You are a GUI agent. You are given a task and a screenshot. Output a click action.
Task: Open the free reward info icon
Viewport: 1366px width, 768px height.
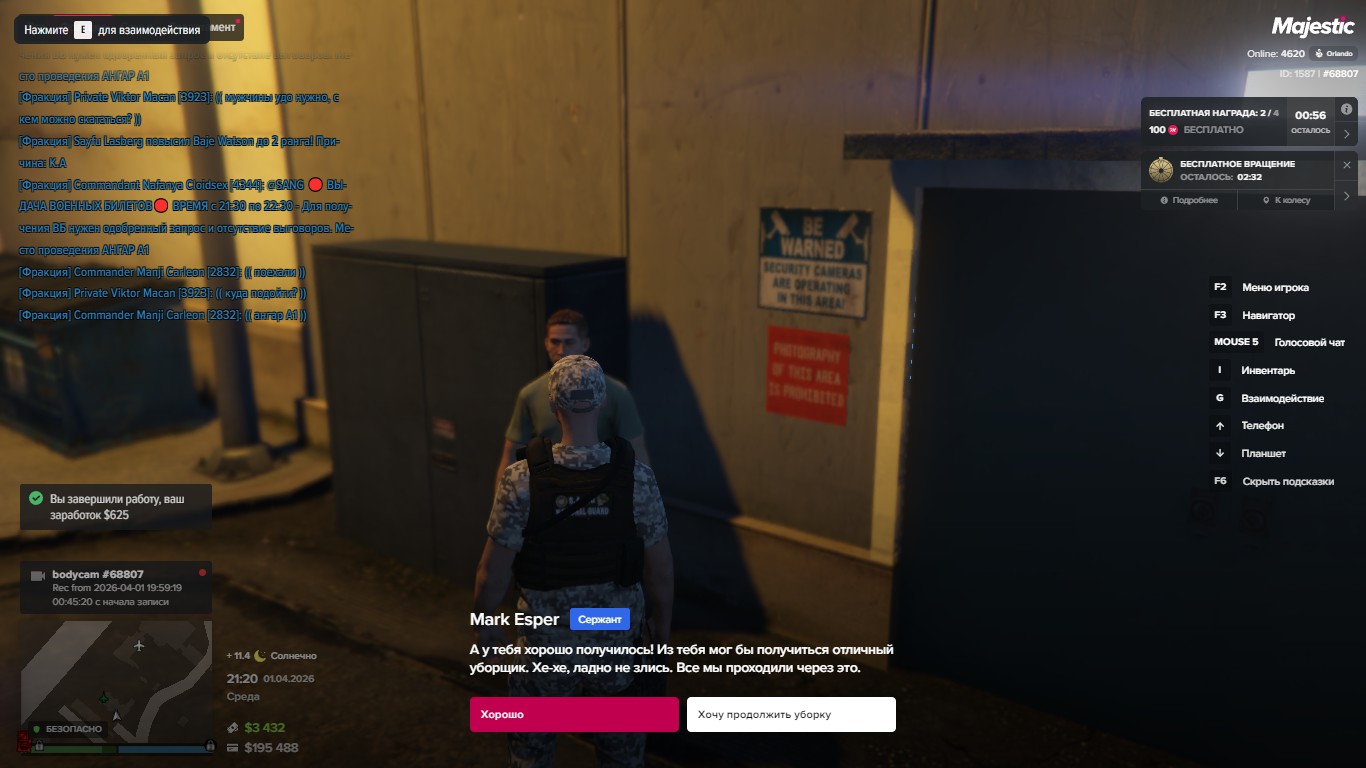tap(1346, 109)
